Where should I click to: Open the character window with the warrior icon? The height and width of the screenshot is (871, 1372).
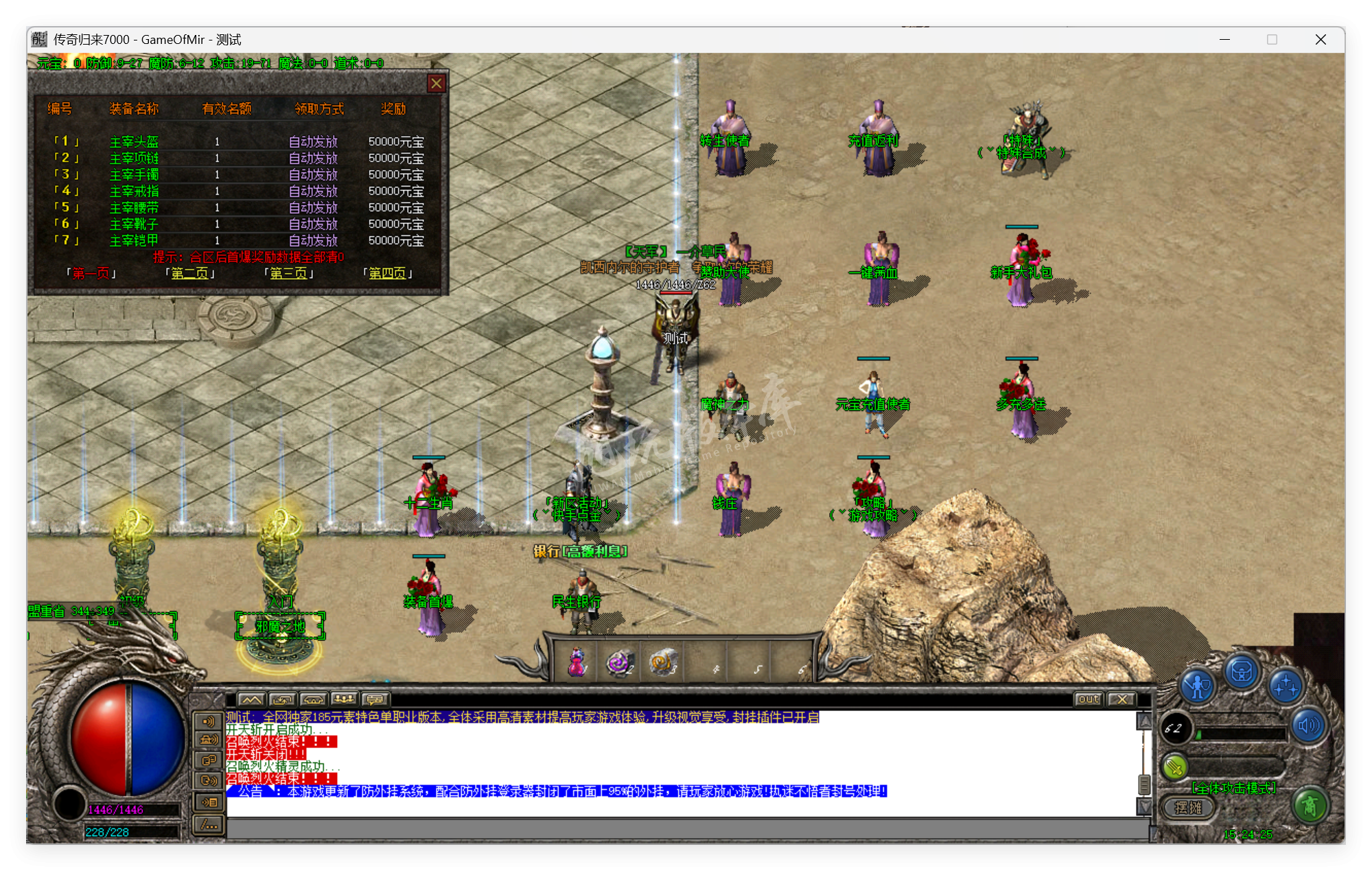pos(1197,686)
